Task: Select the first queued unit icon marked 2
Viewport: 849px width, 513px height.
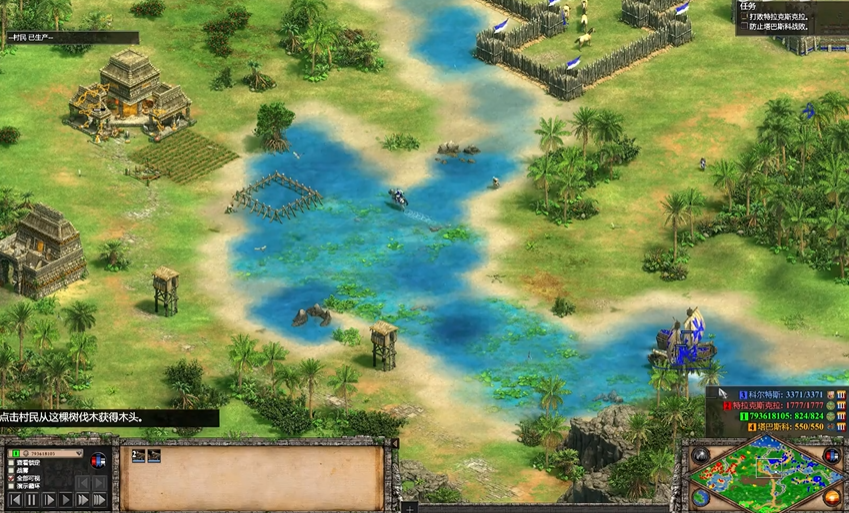Action: click(x=139, y=456)
